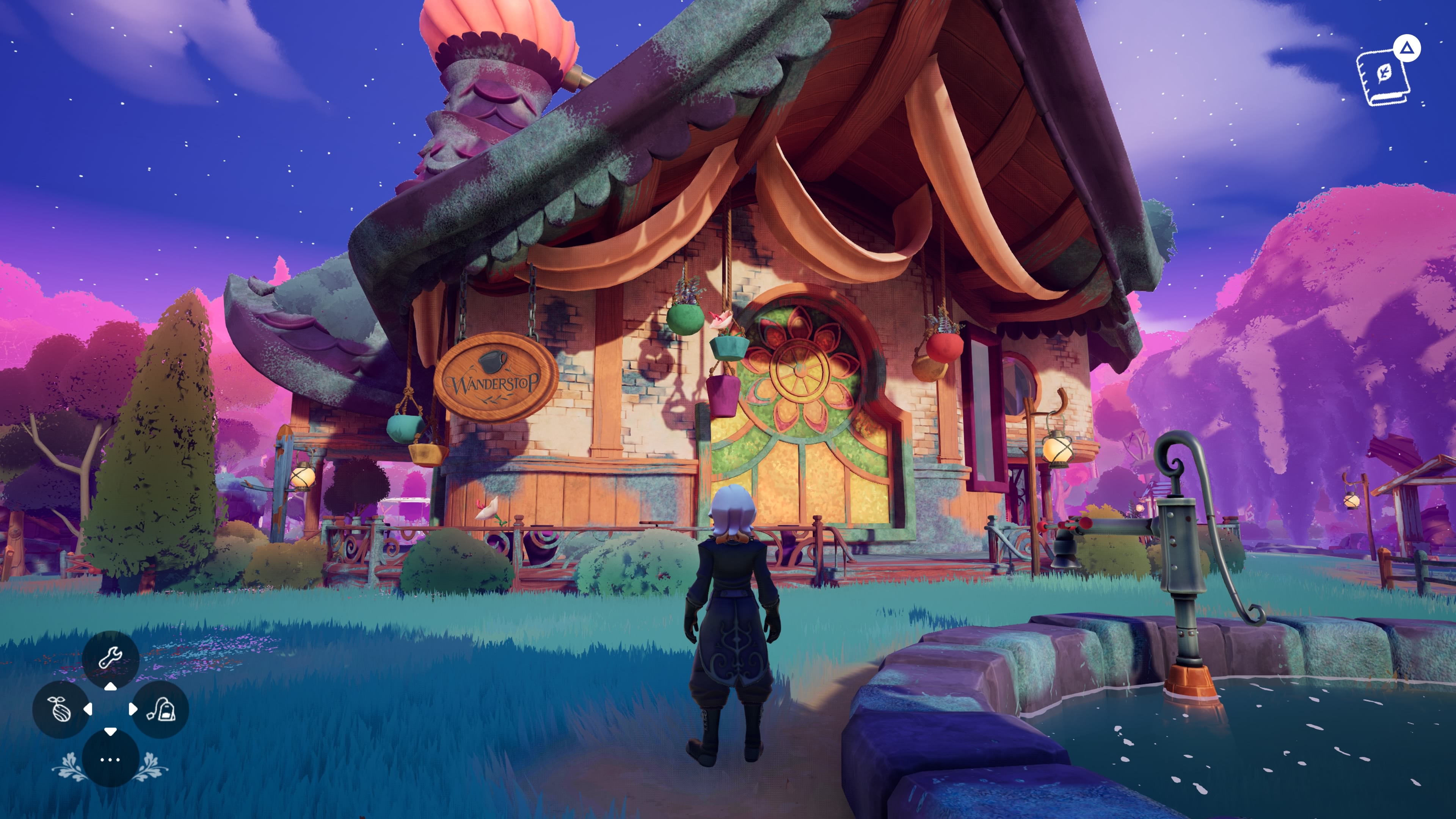
Task: Open the leaf-covered field guide book
Action: pos(1382,78)
